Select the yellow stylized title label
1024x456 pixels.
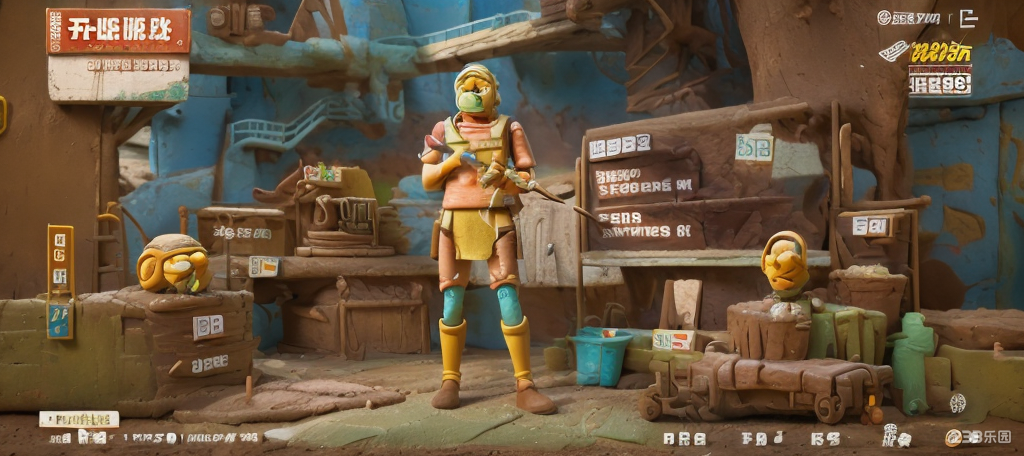940,54
